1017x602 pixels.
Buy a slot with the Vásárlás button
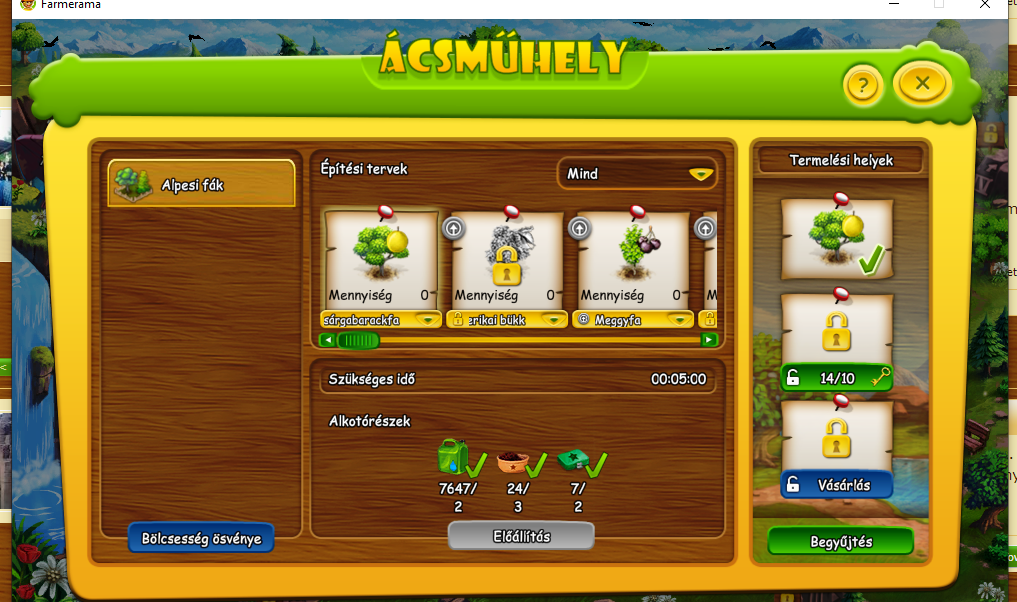coord(836,485)
